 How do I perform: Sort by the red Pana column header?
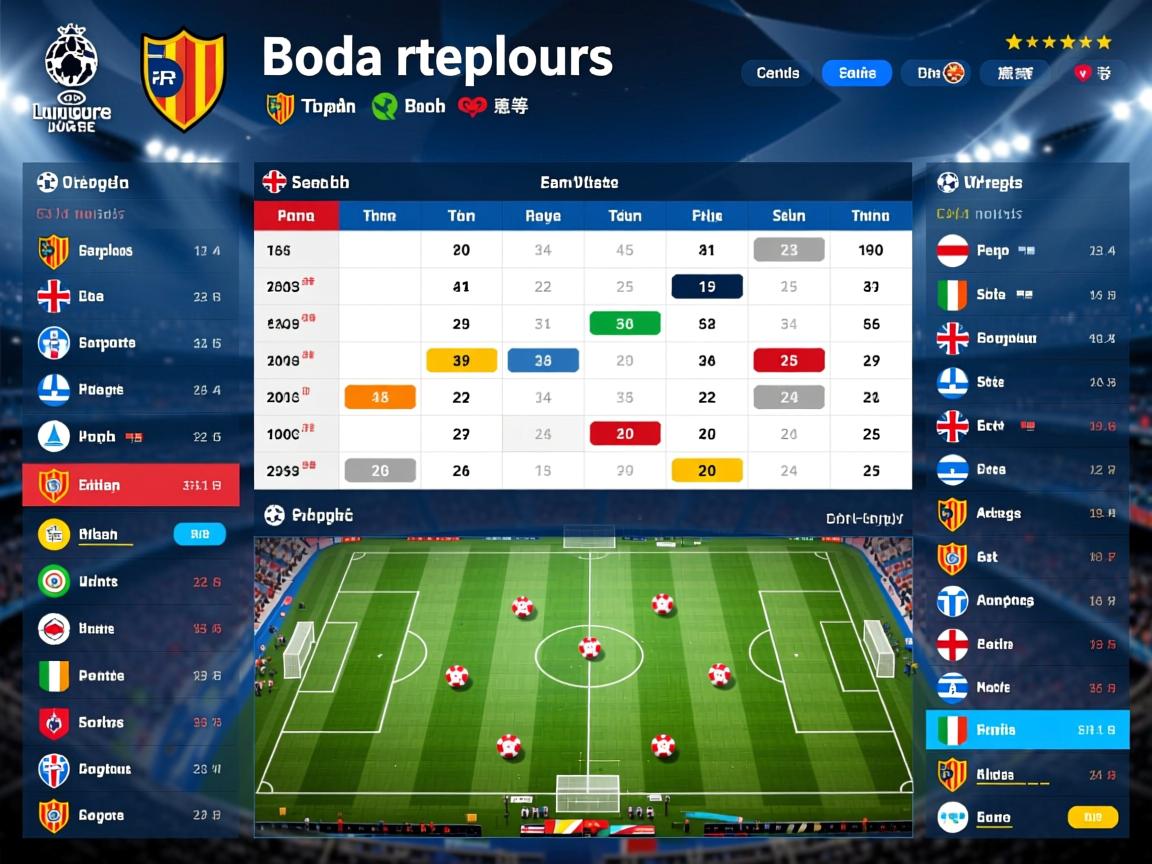click(x=296, y=216)
